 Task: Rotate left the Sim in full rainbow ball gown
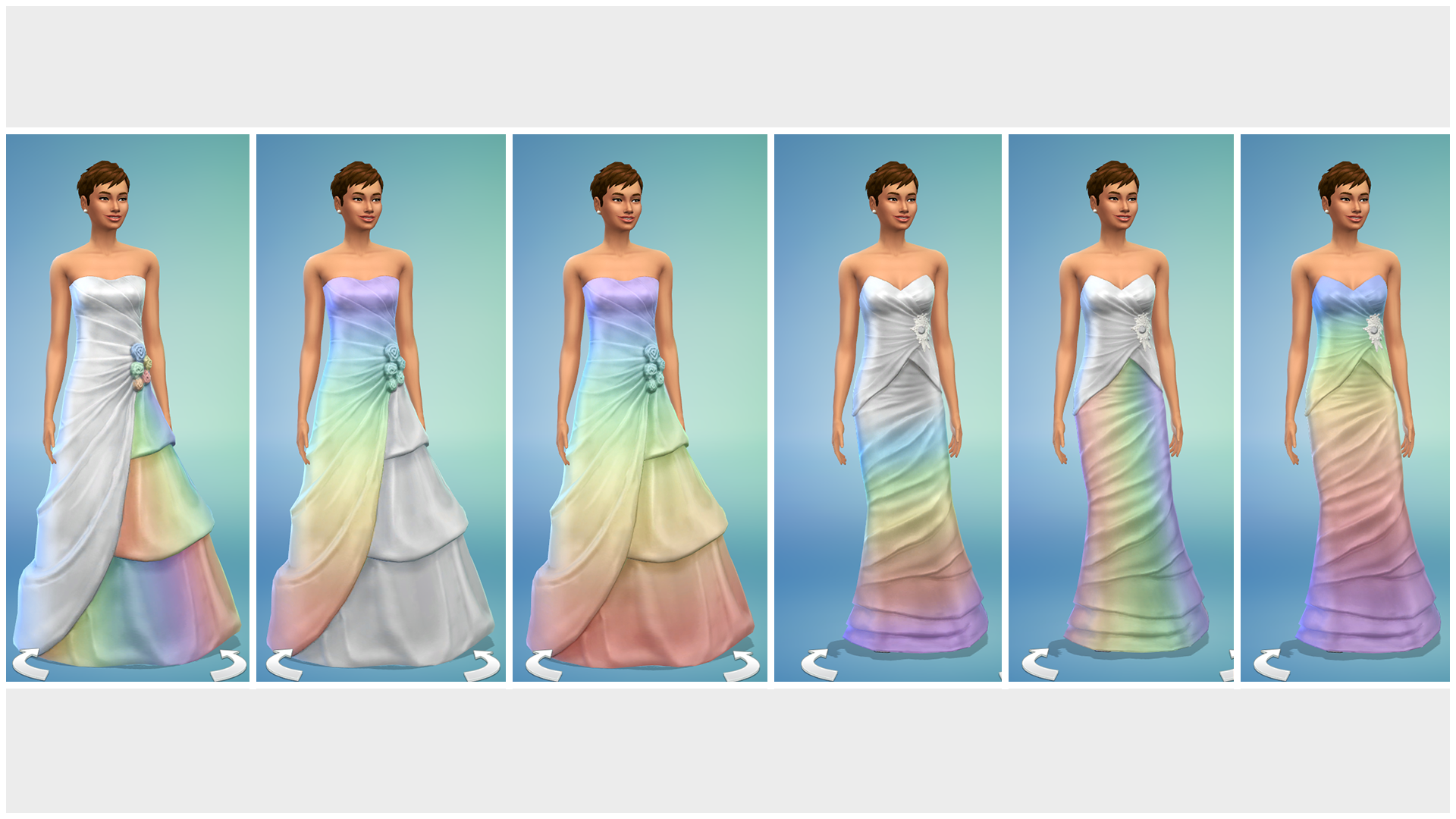point(544,664)
